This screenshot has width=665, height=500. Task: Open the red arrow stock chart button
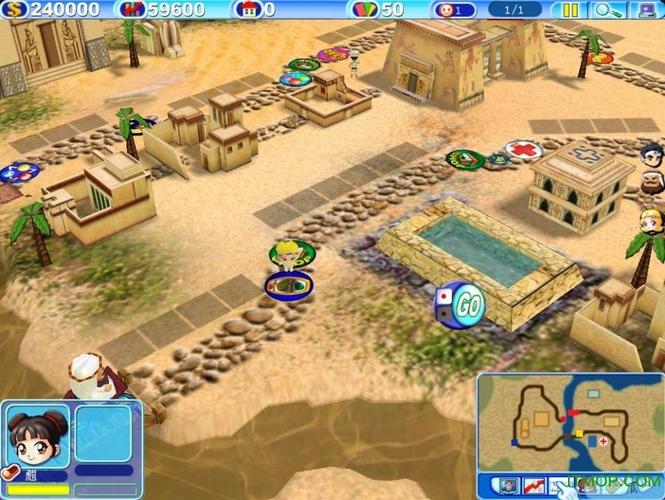tap(536, 486)
